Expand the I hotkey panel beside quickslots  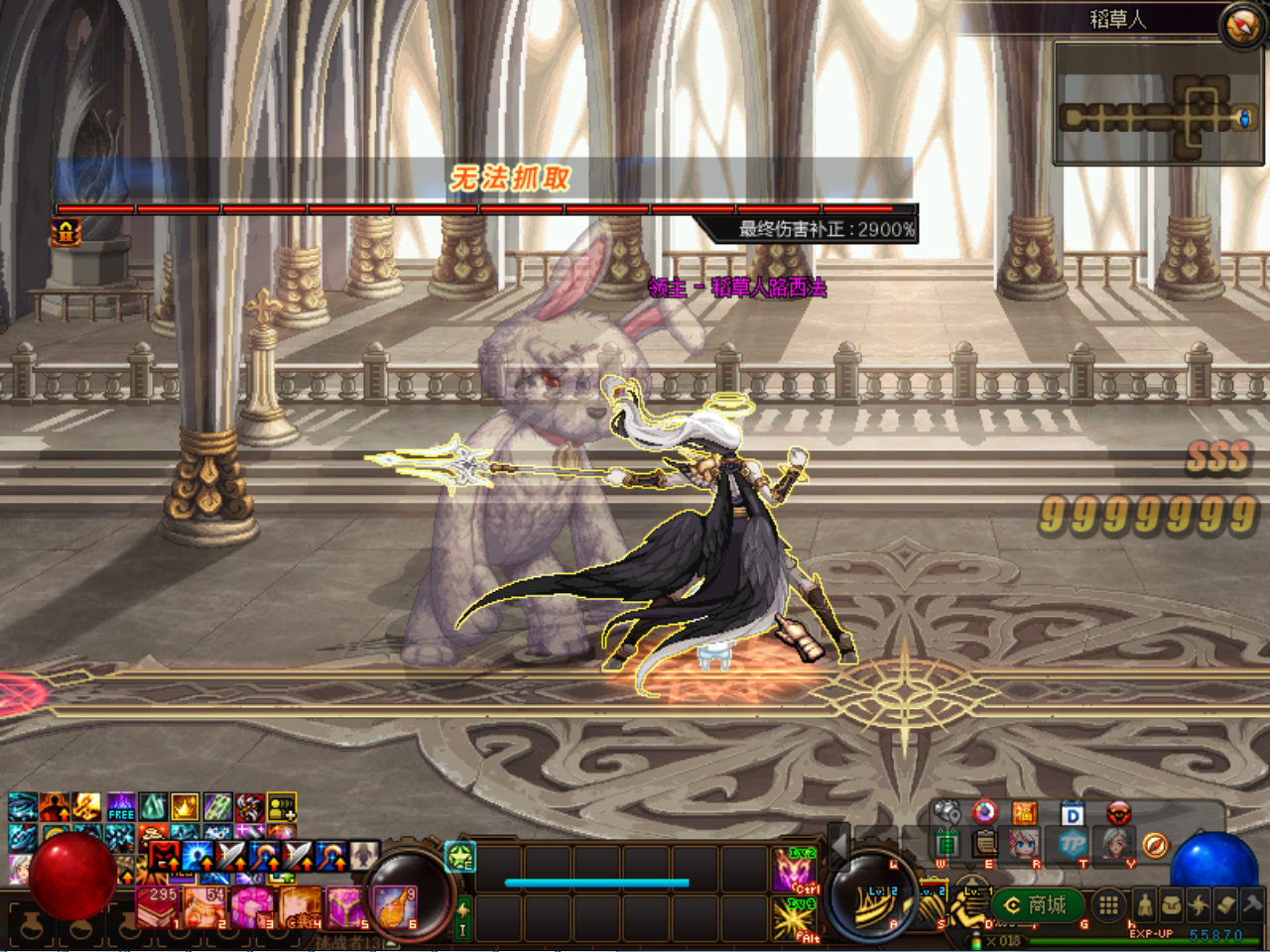462,916
